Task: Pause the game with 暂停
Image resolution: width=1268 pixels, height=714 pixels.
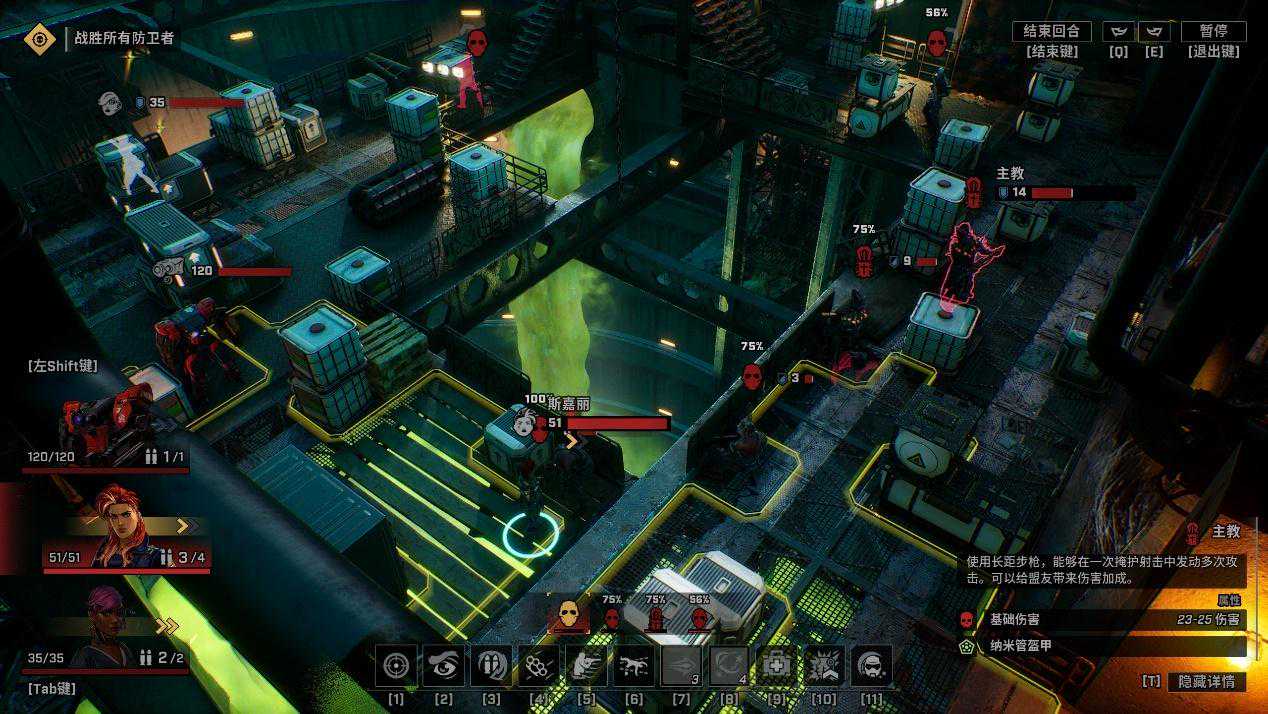Action: point(1213,32)
